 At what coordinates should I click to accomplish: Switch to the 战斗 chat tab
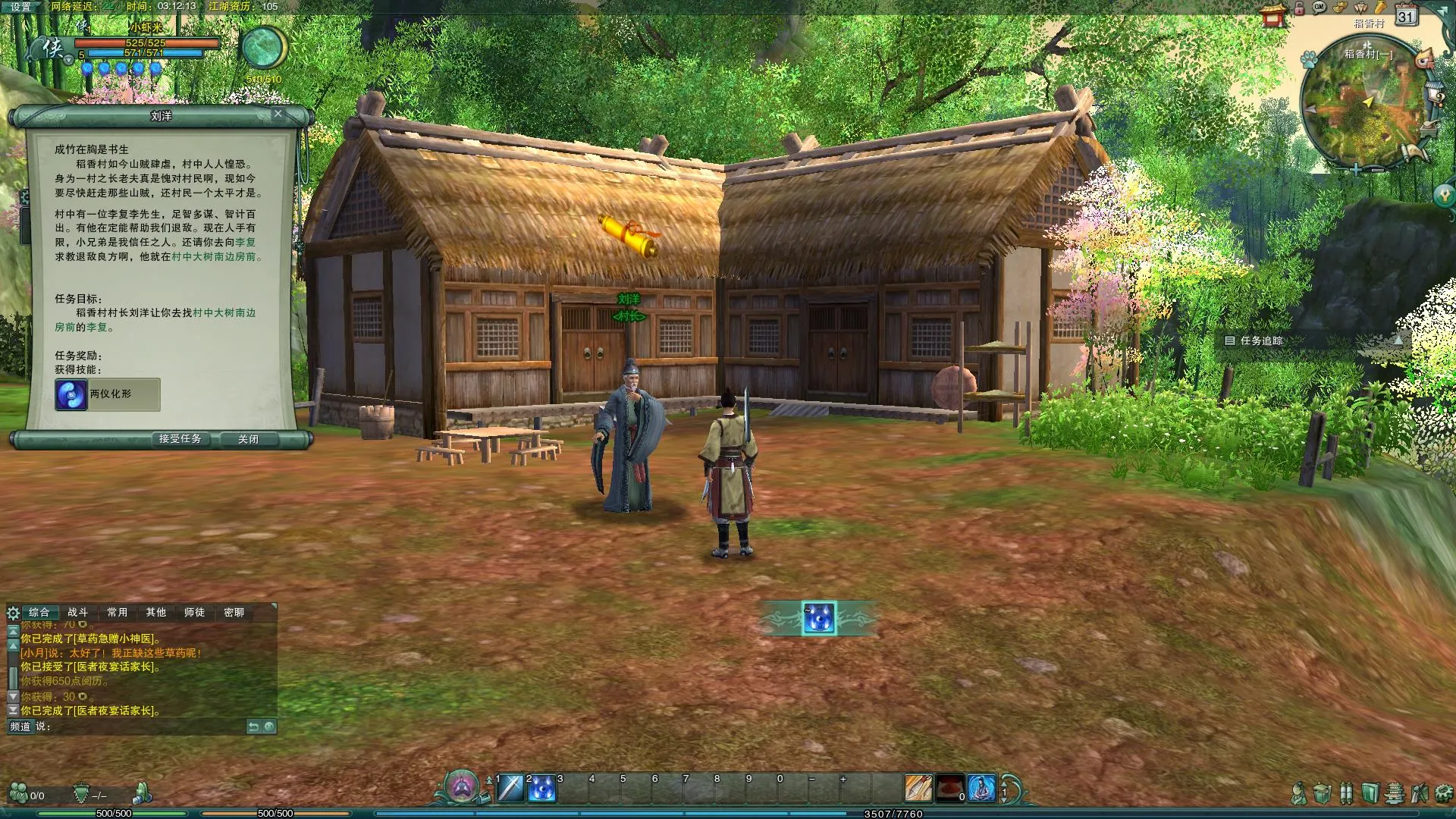coord(78,612)
